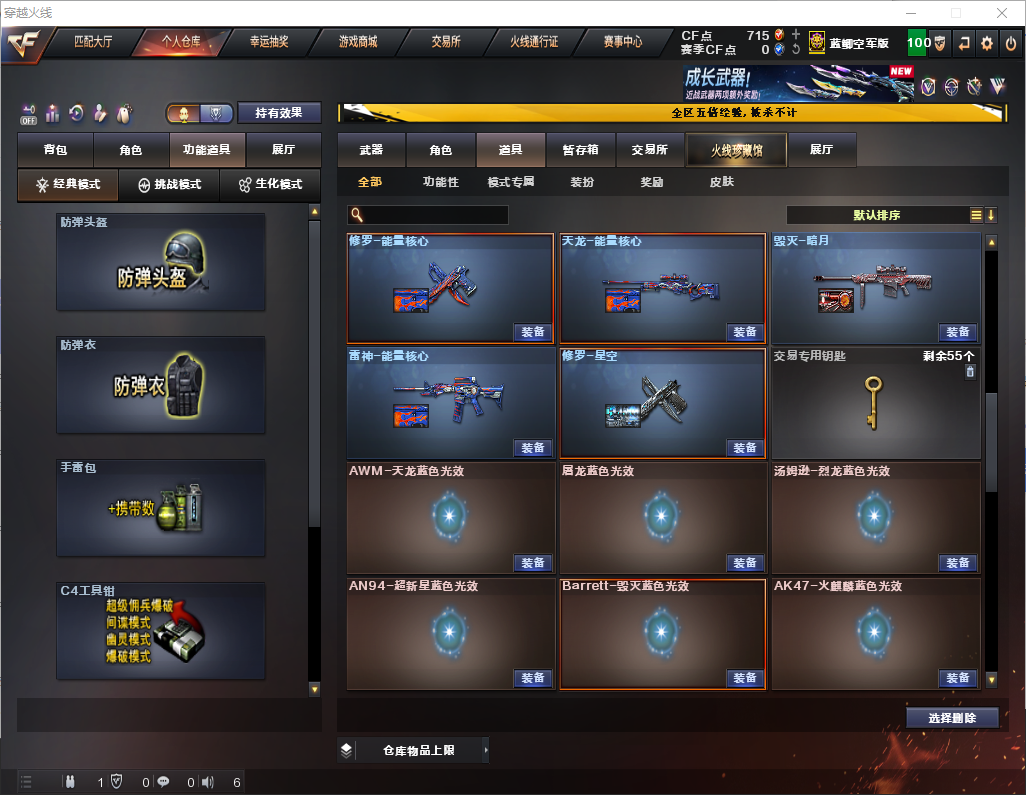Open the 武器 weapons warehouse tab
1026x795 pixels.
371,150
